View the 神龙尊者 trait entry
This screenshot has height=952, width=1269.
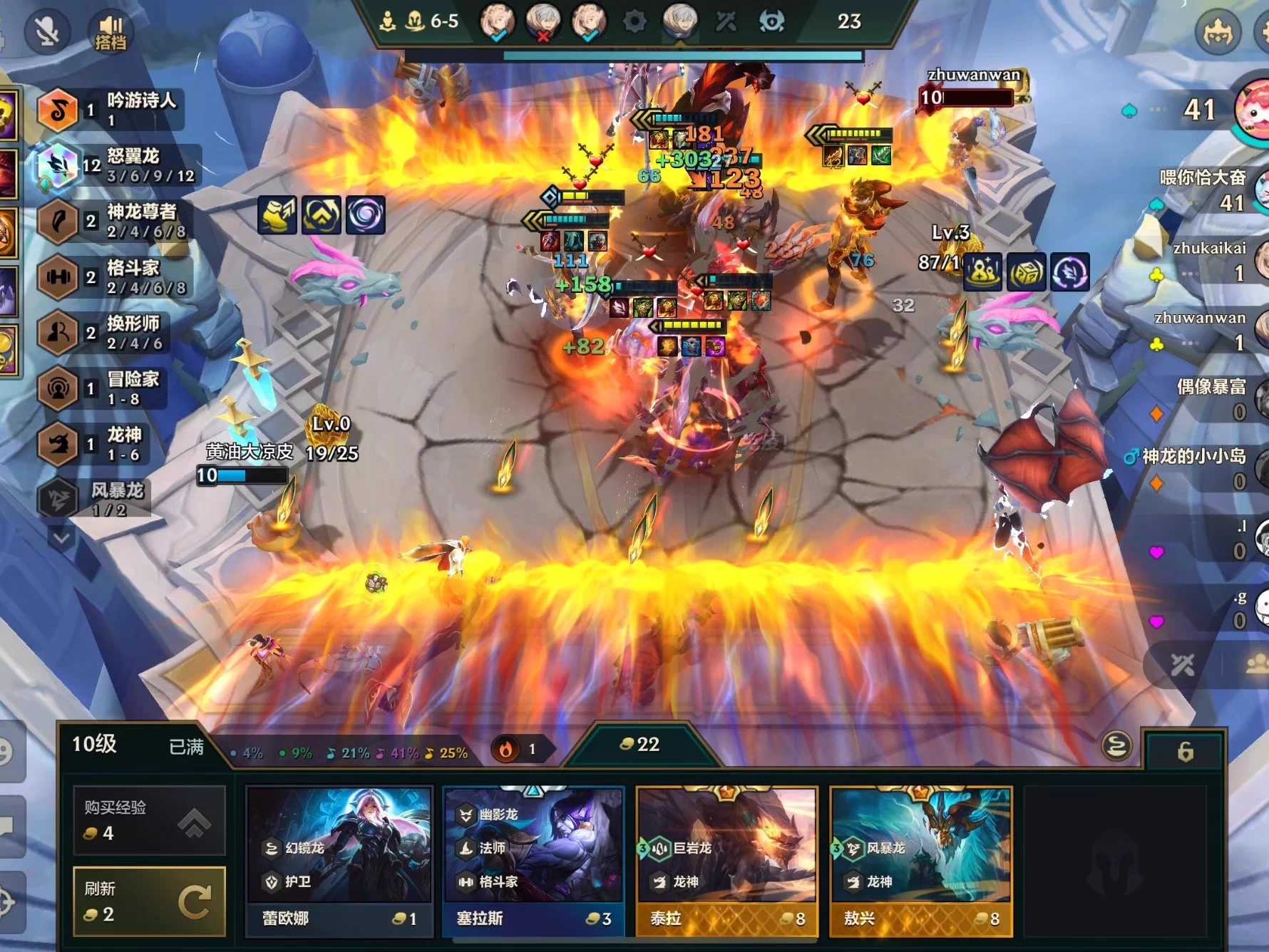pyautogui.click(x=114, y=221)
